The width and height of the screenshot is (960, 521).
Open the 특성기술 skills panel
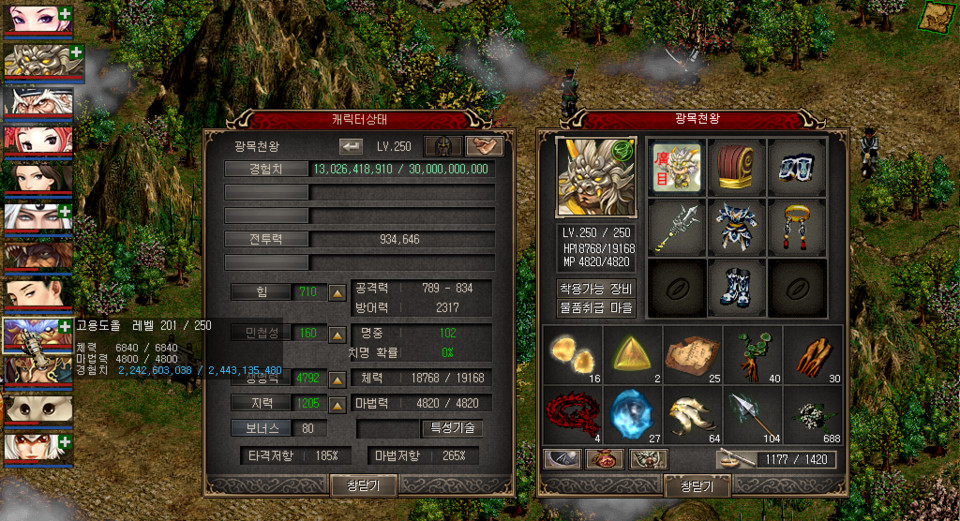[453, 428]
